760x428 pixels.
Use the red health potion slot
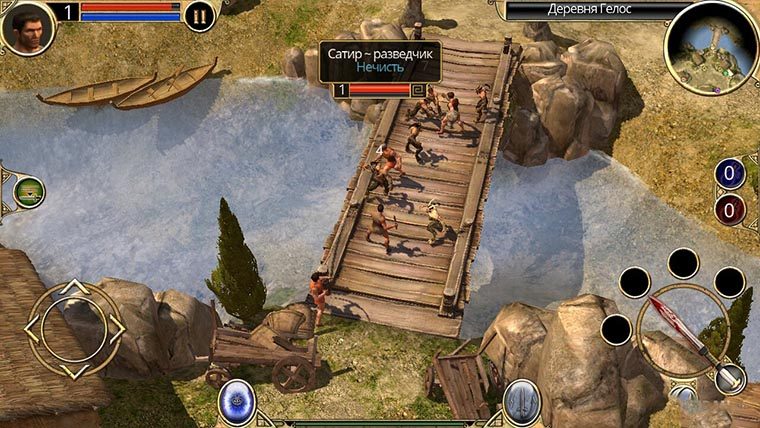click(x=730, y=209)
